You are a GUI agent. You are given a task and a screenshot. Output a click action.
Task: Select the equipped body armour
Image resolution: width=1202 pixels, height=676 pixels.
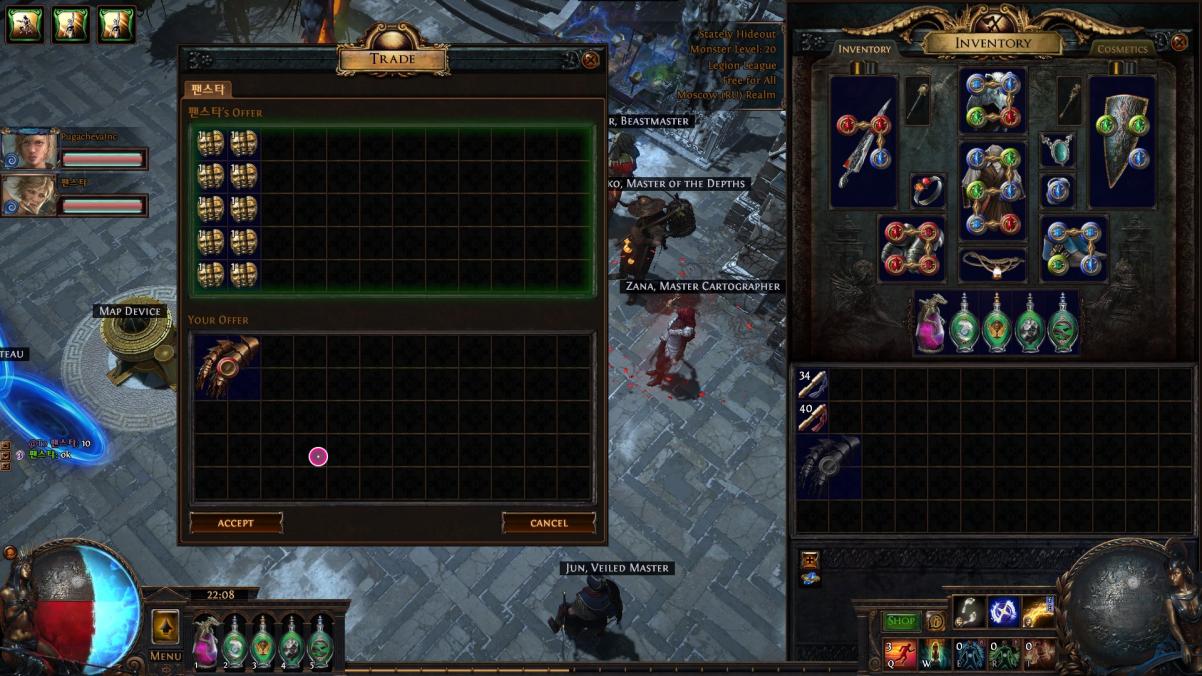[x=992, y=190]
